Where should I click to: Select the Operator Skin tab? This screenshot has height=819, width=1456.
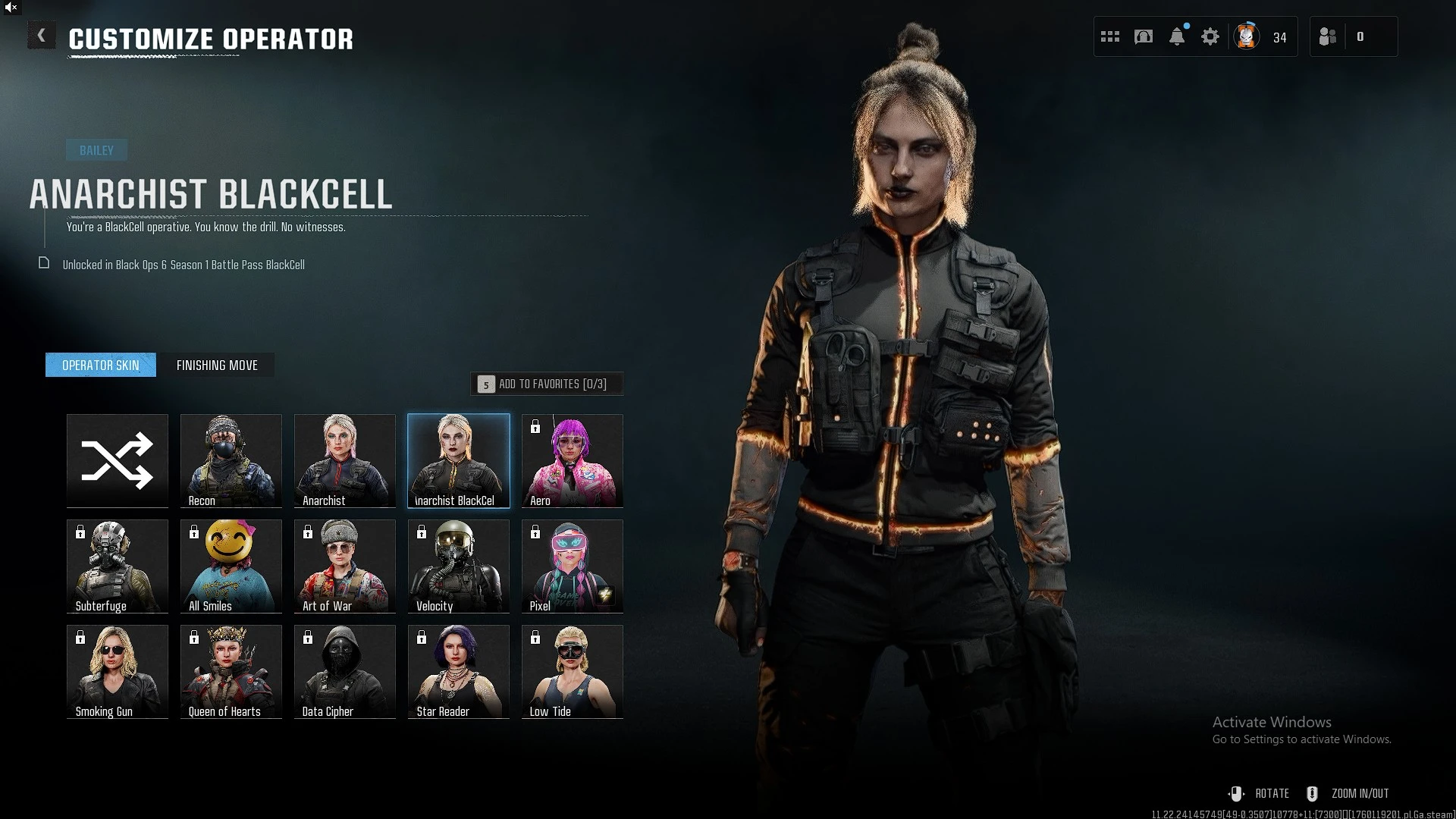coord(101,366)
